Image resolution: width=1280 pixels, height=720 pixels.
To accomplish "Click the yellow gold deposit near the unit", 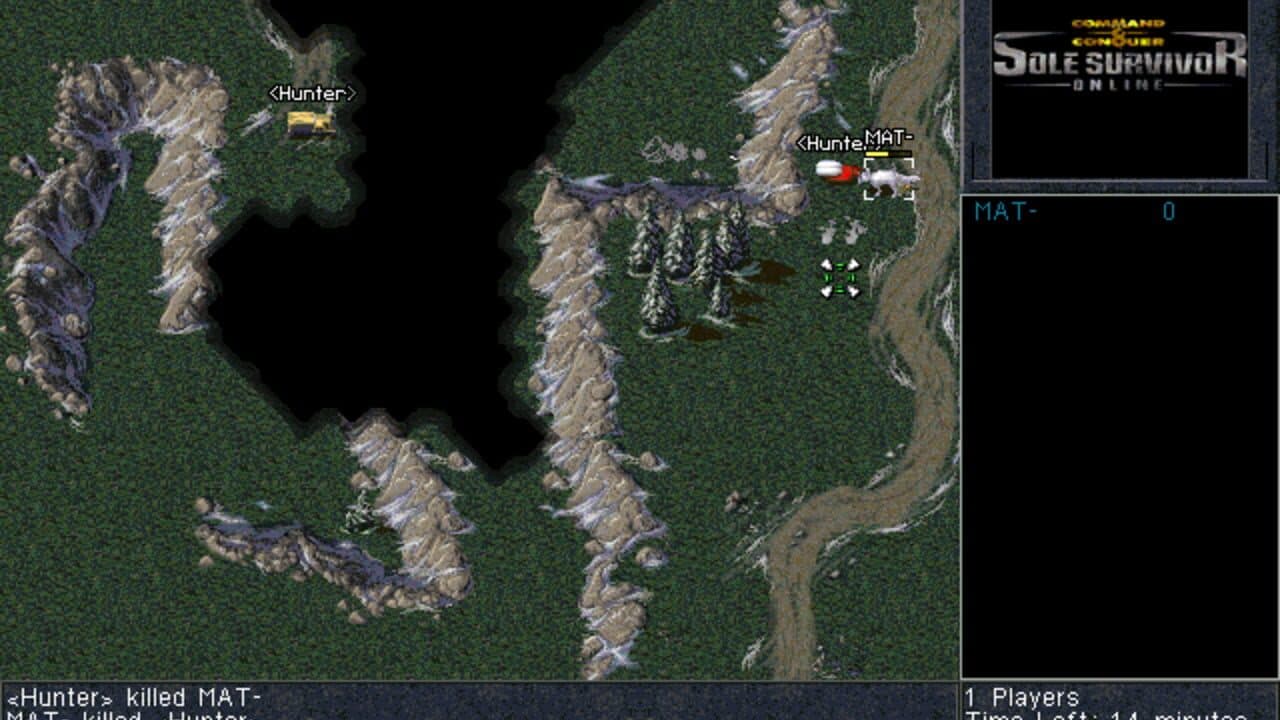I will coord(906,189).
